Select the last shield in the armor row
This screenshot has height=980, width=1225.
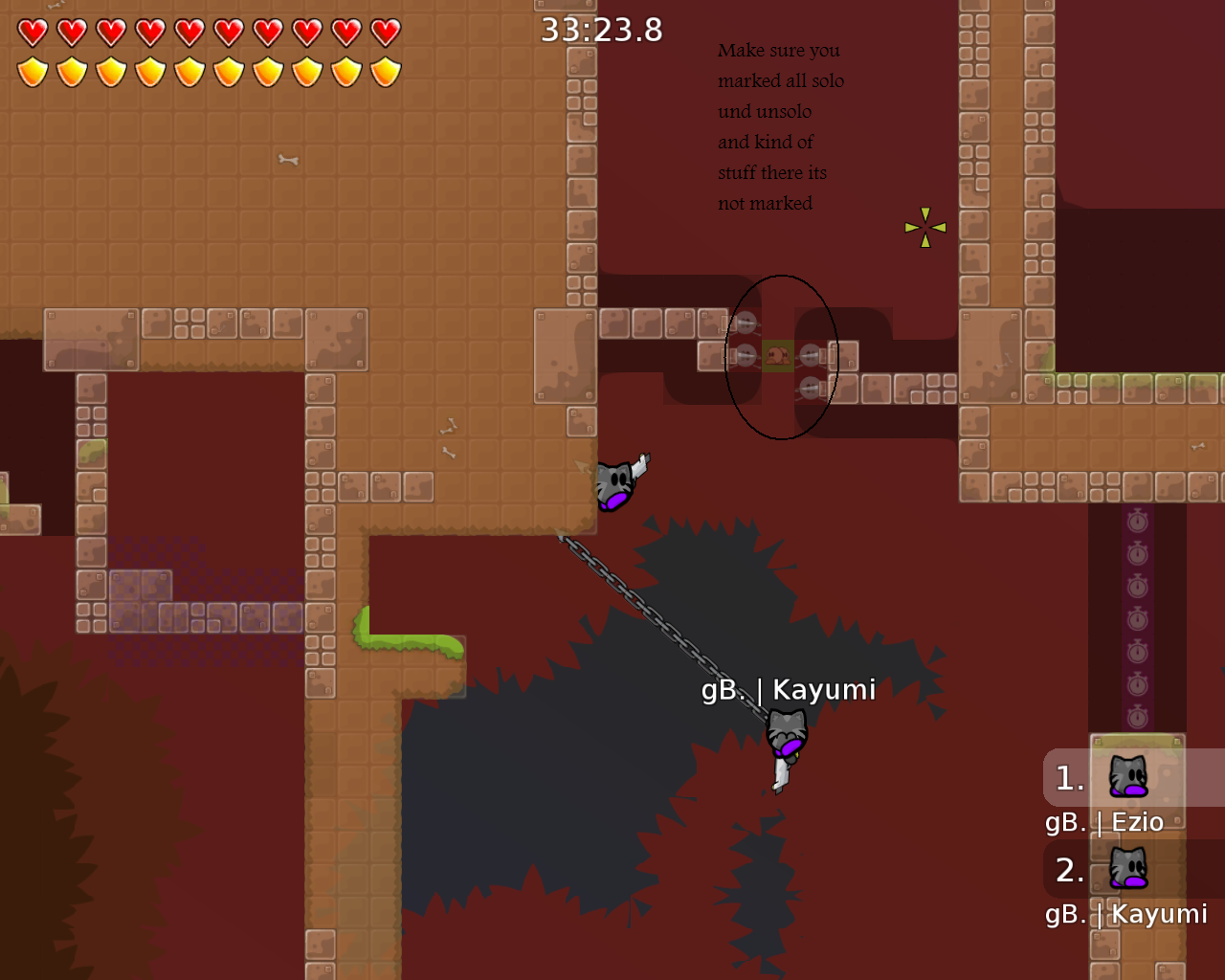pyautogui.click(x=387, y=71)
